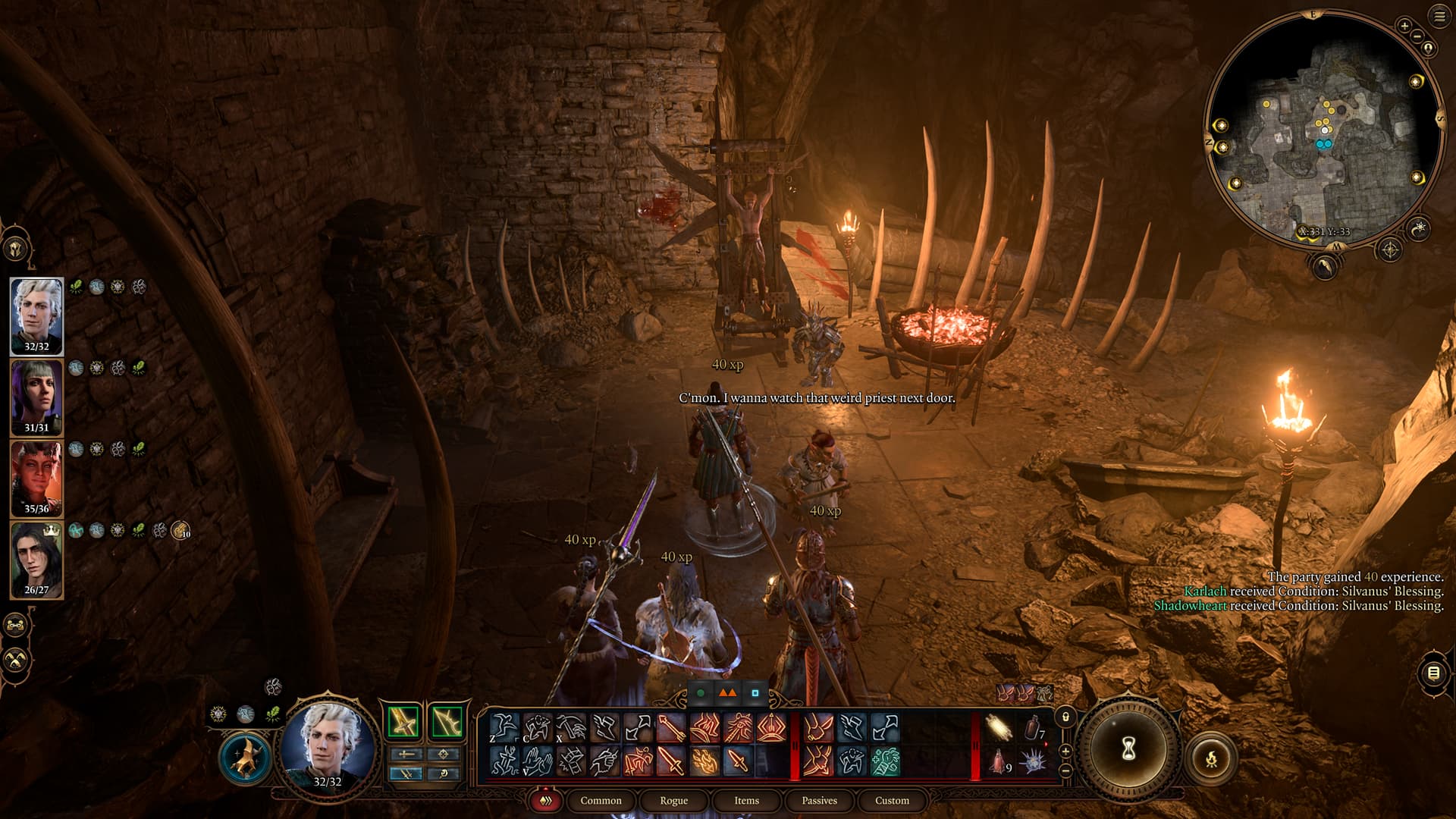Select Astarion's portrait in the party list
This screenshot has height=819, width=1456.
coord(36,315)
